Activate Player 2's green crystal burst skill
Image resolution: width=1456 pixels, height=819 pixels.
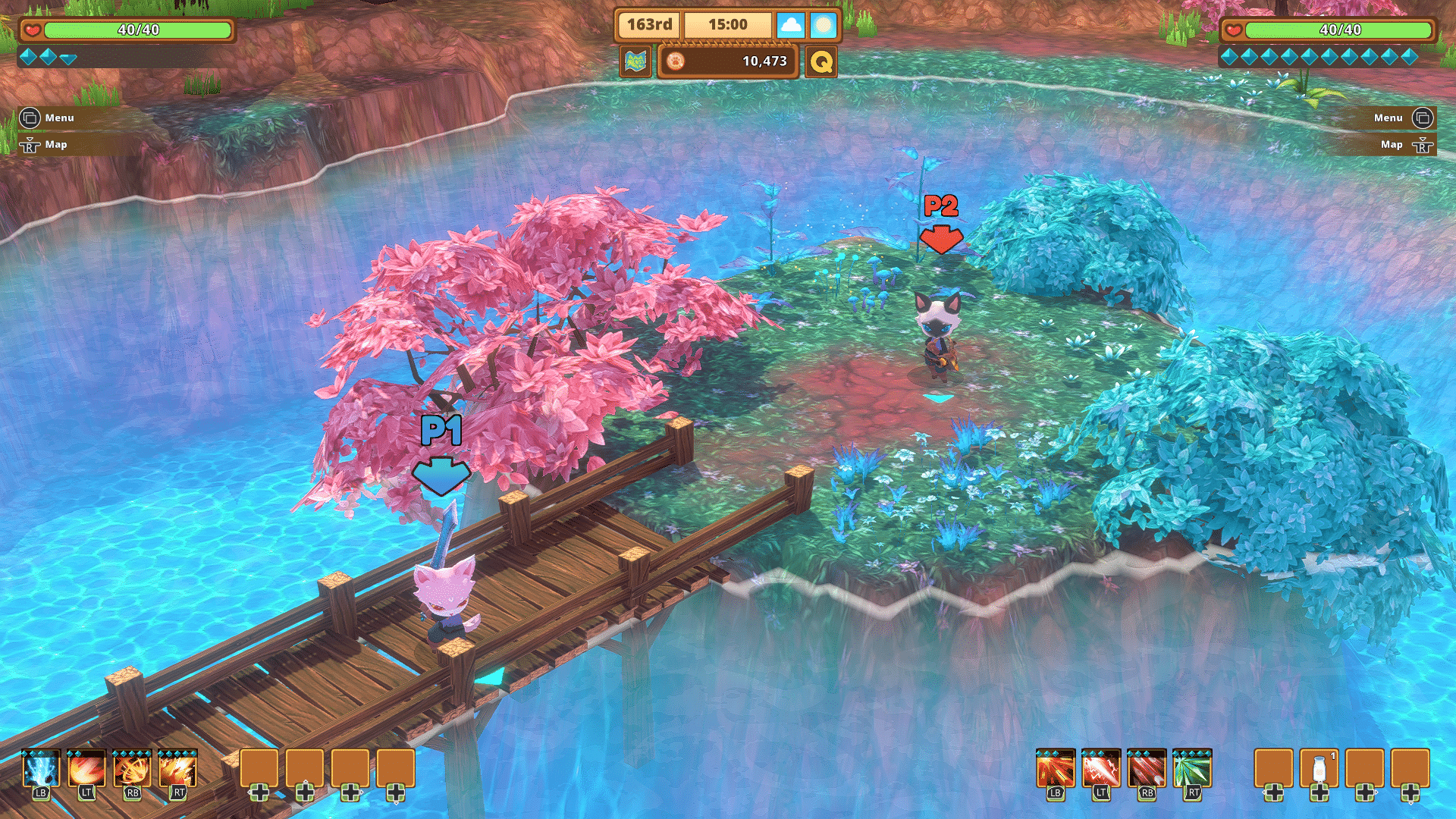[1192, 770]
